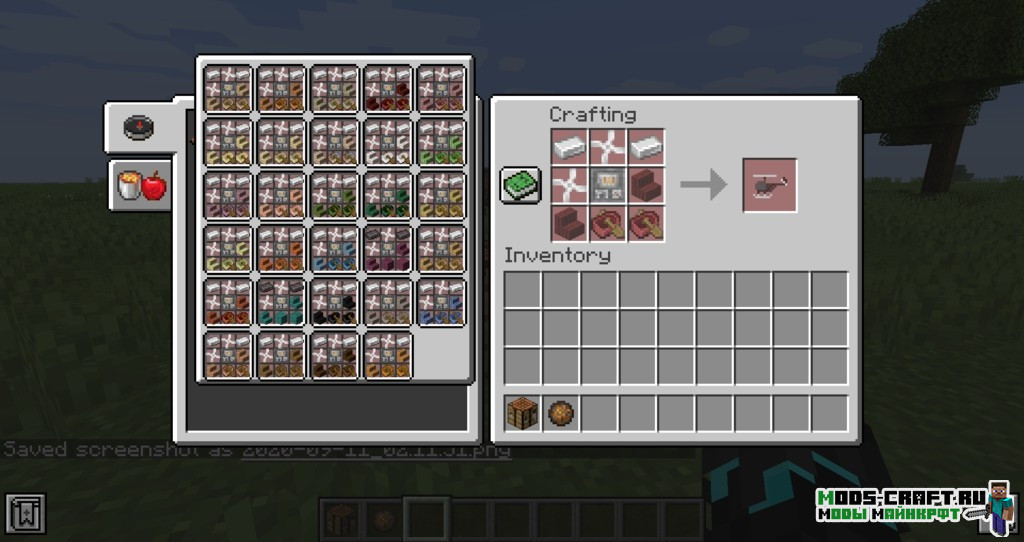Toggle the green recipe book button
Image resolution: width=1024 pixels, height=542 pixels.
(x=520, y=185)
